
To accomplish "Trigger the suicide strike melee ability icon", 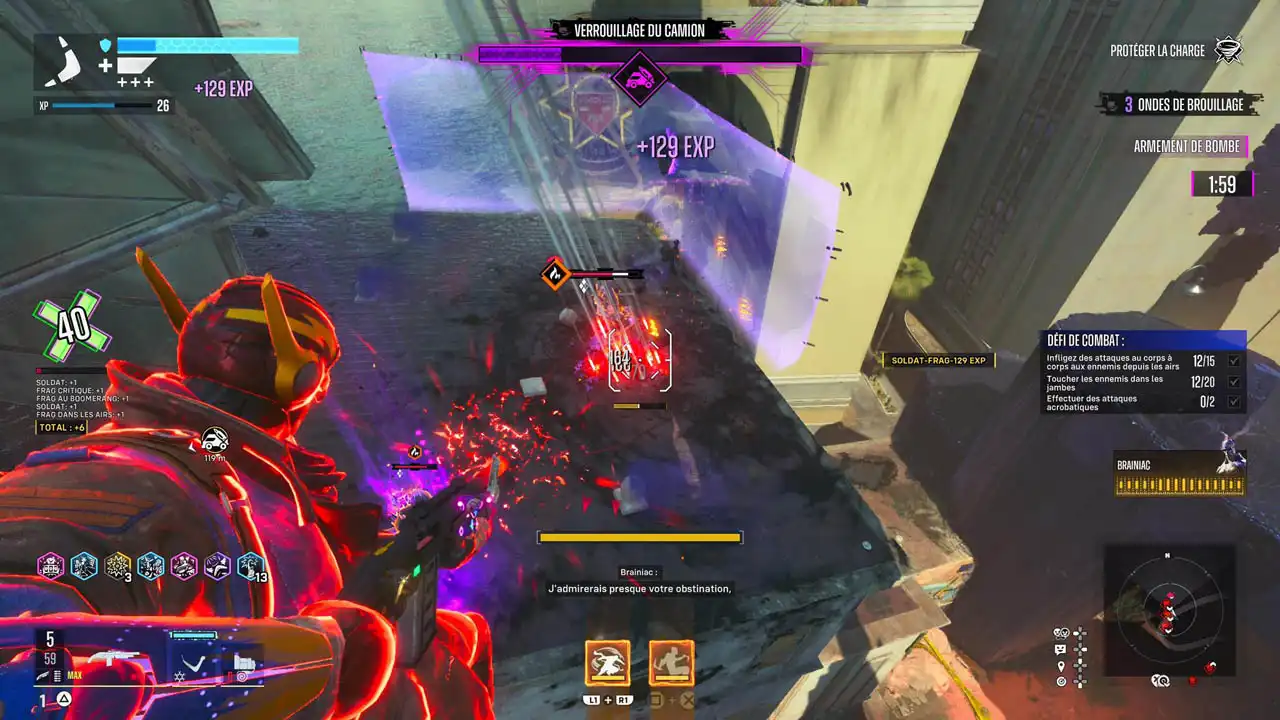I will click(x=671, y=662).
